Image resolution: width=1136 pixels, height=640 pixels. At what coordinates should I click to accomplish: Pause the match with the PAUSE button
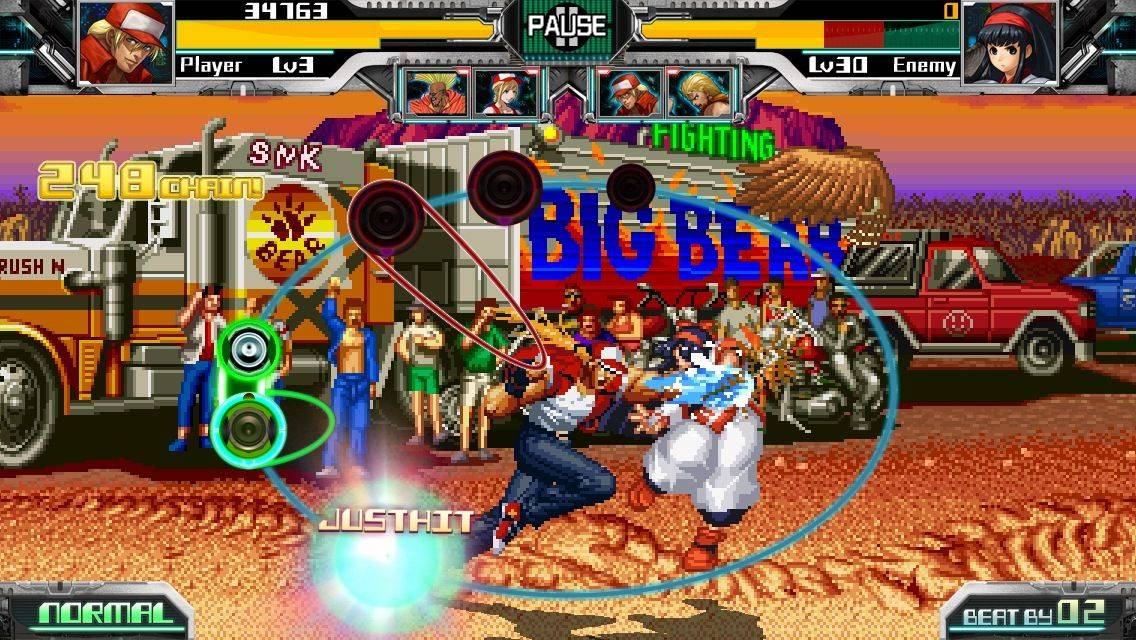[566, 26]
